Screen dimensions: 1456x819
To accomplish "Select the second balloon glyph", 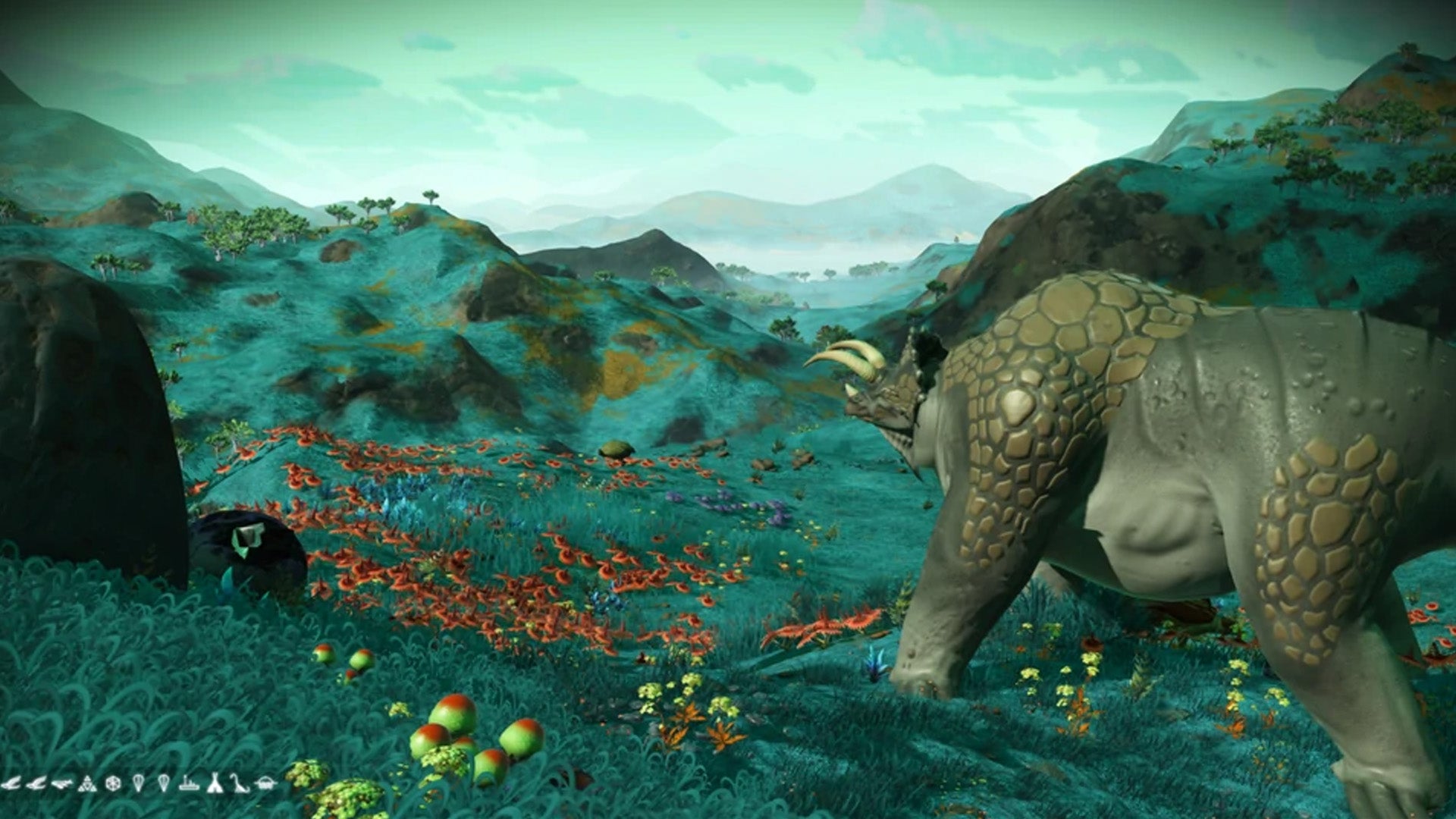I will 163,783.
